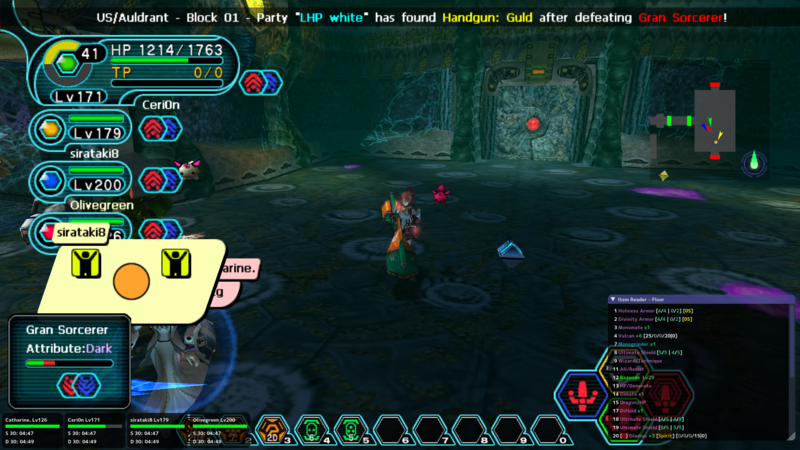Click the Shifta/Deband buff icon beside player HP

(x=260, y=82)
